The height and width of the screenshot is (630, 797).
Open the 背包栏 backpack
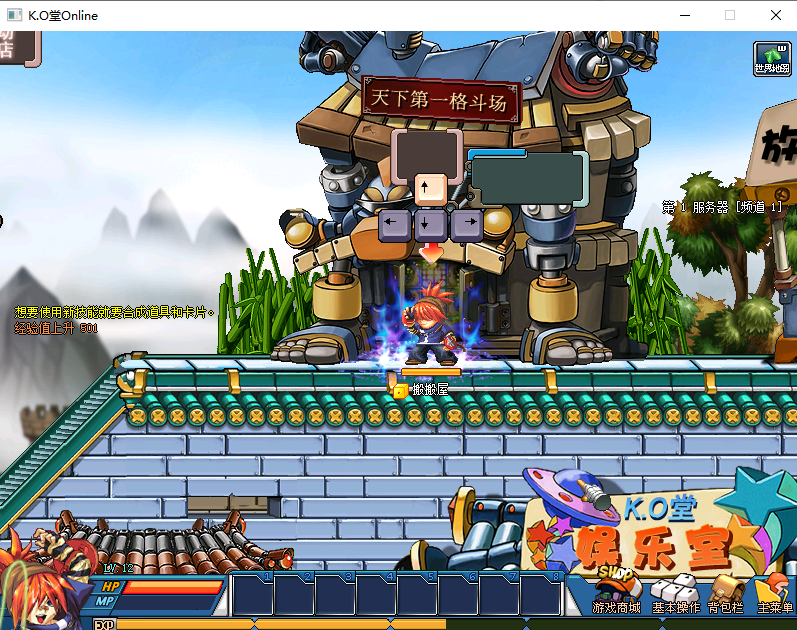[725, 594]
